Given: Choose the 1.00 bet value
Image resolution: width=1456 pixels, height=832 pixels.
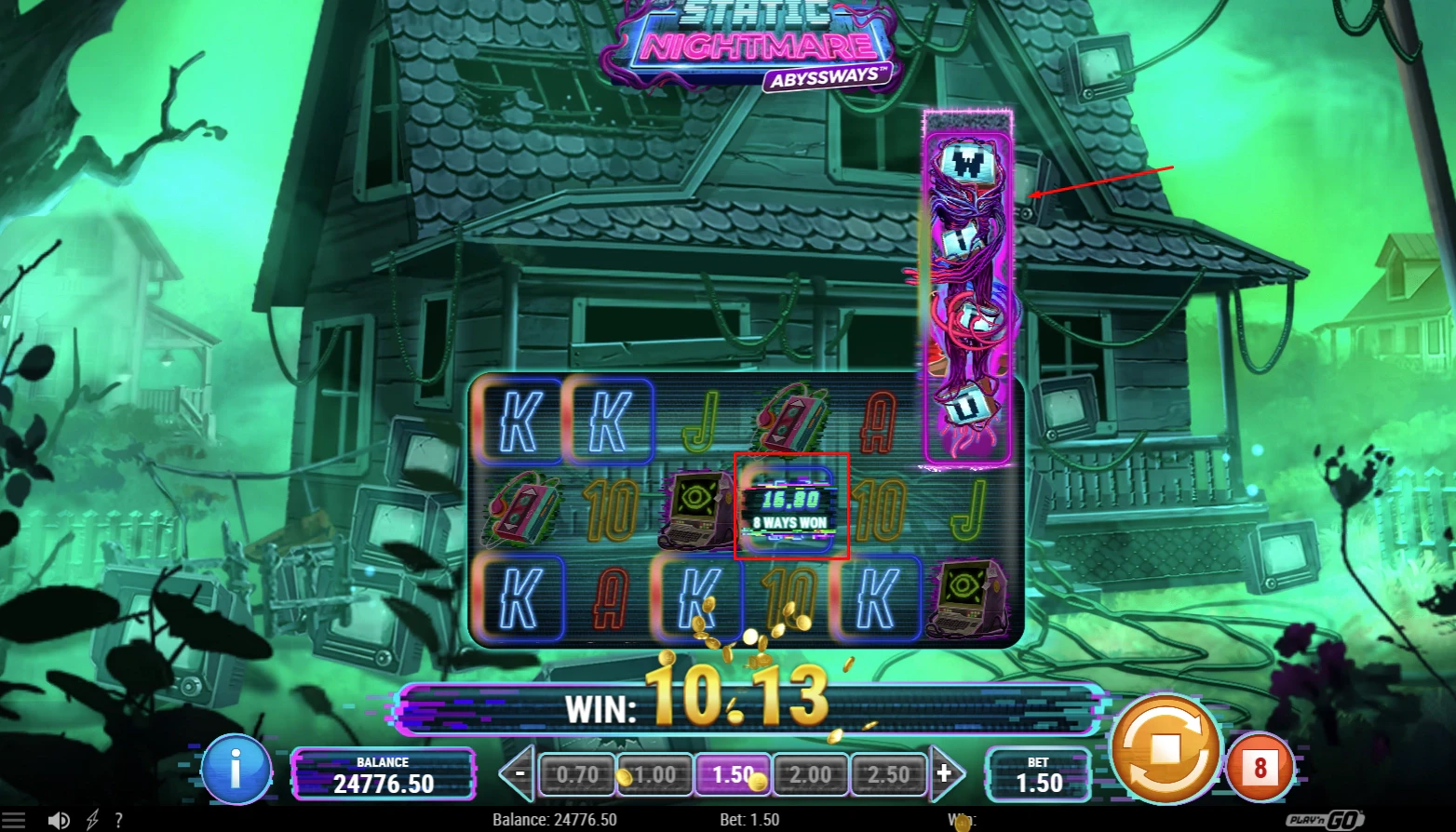Looking at the screenshot, I should coord(654,773).
